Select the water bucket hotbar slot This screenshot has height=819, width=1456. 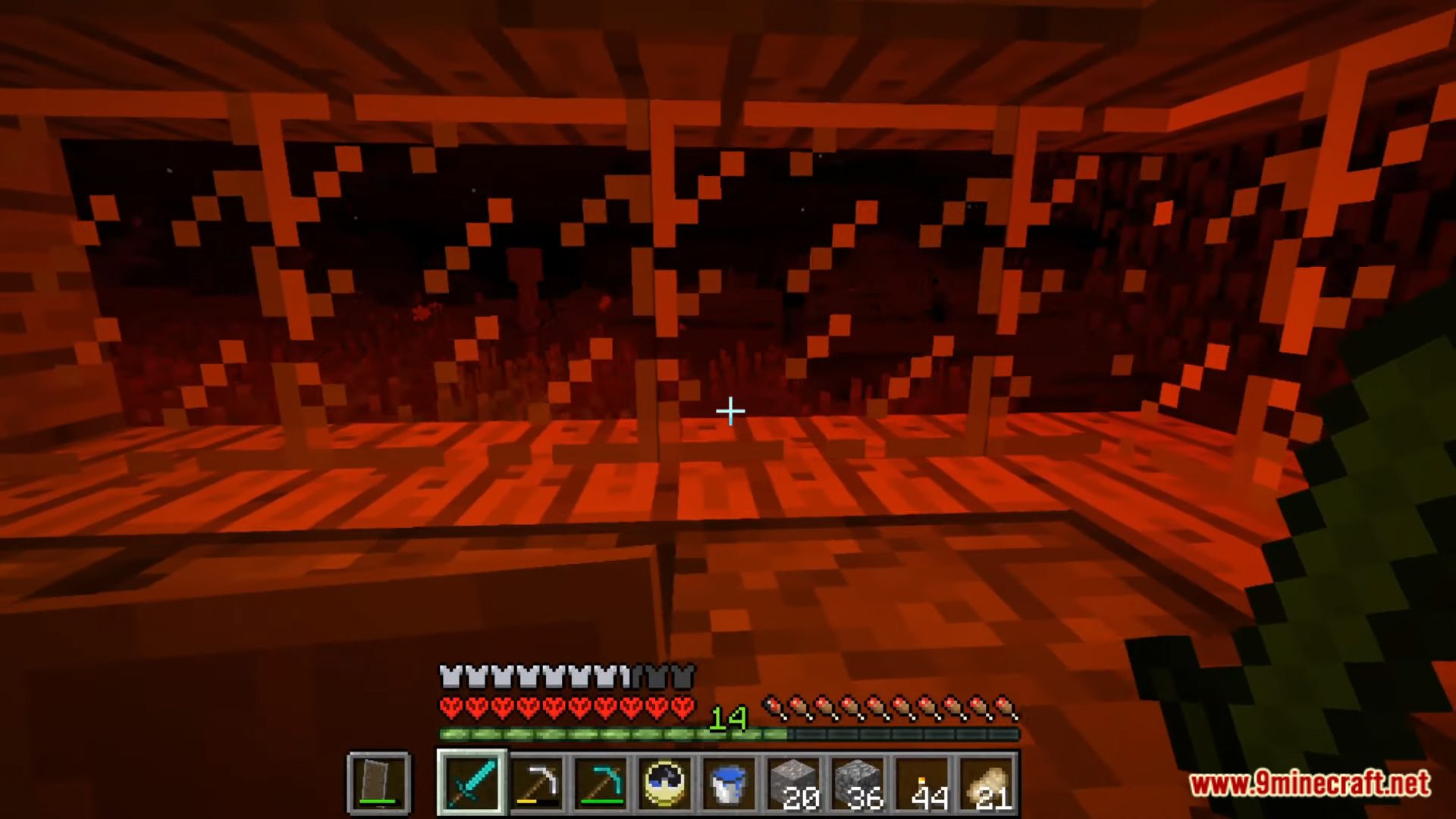728,783
